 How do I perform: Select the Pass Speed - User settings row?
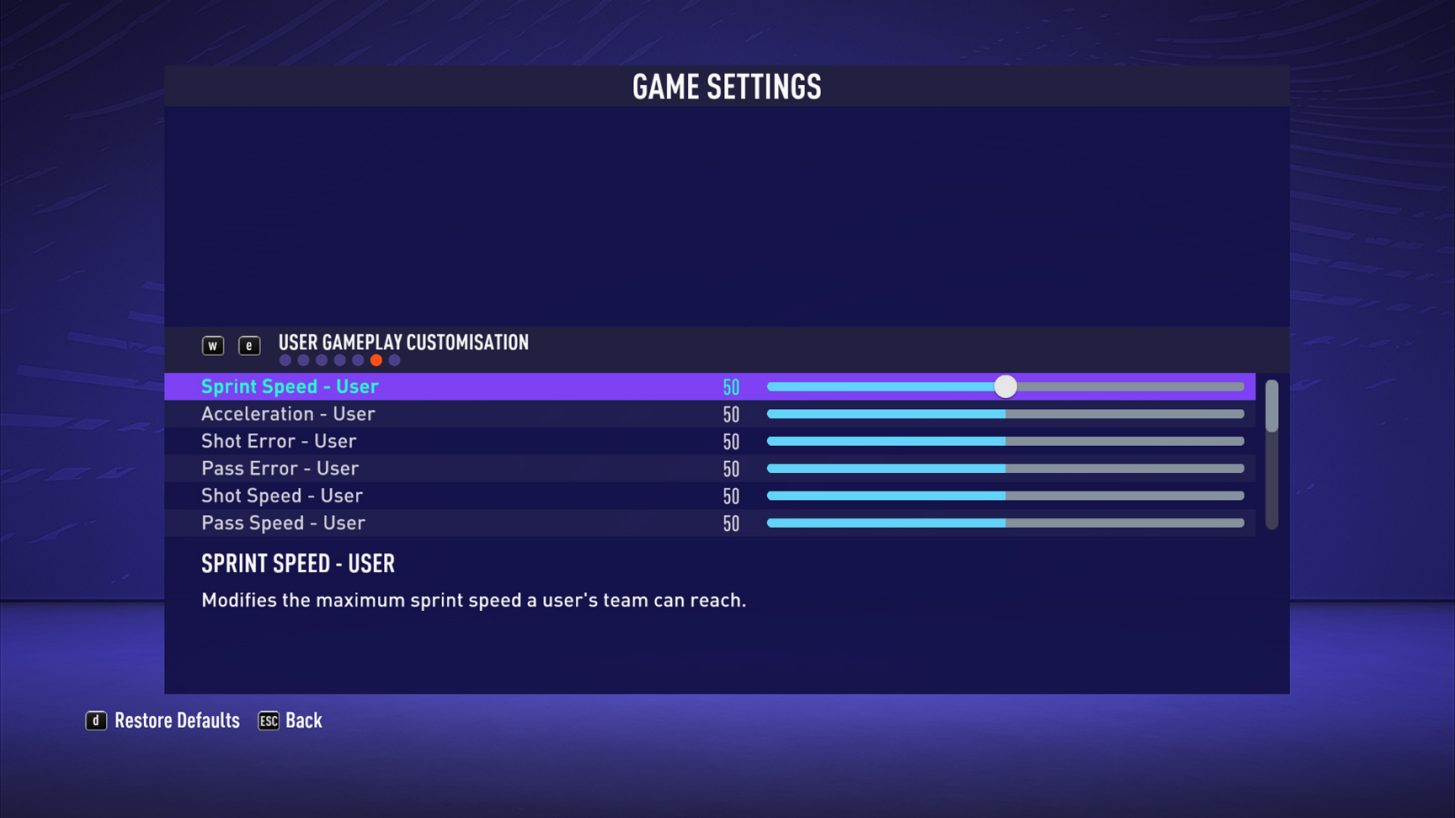click(x=450, y=522)
